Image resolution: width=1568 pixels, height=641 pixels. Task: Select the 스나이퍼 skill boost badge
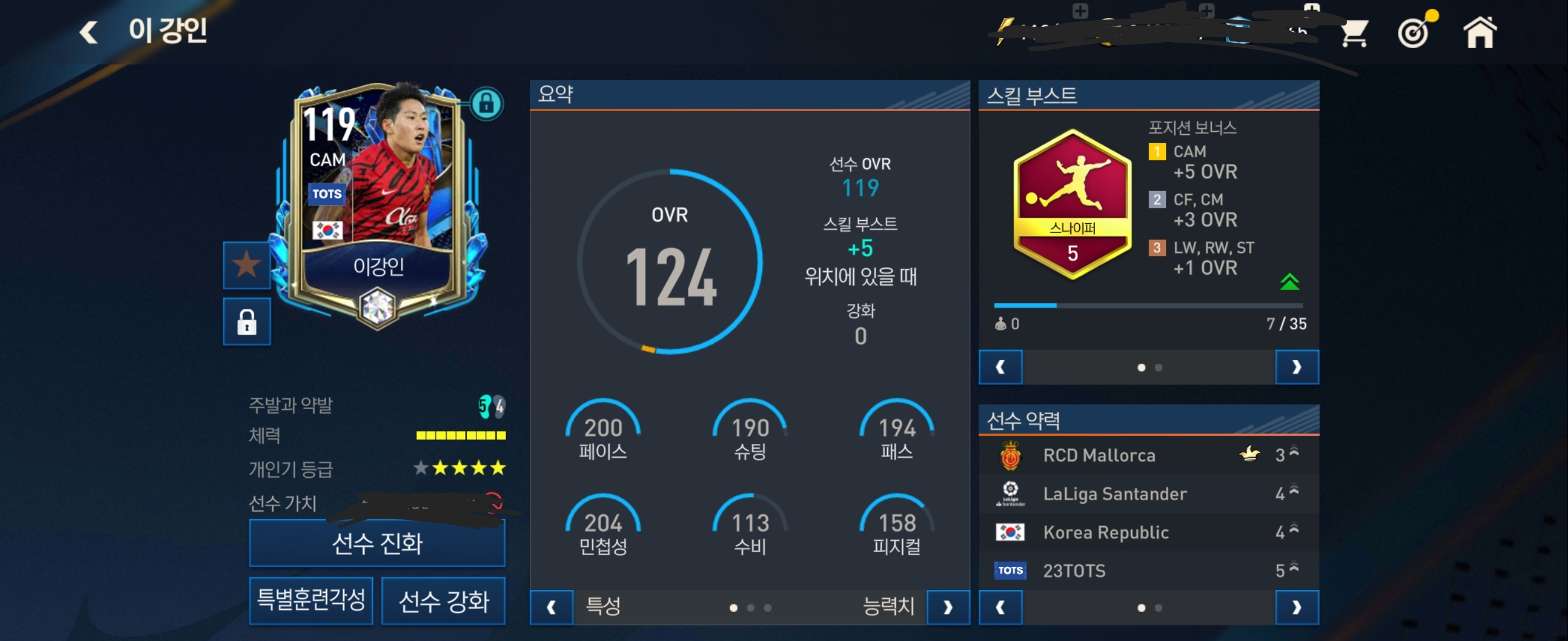point(1072,205)
